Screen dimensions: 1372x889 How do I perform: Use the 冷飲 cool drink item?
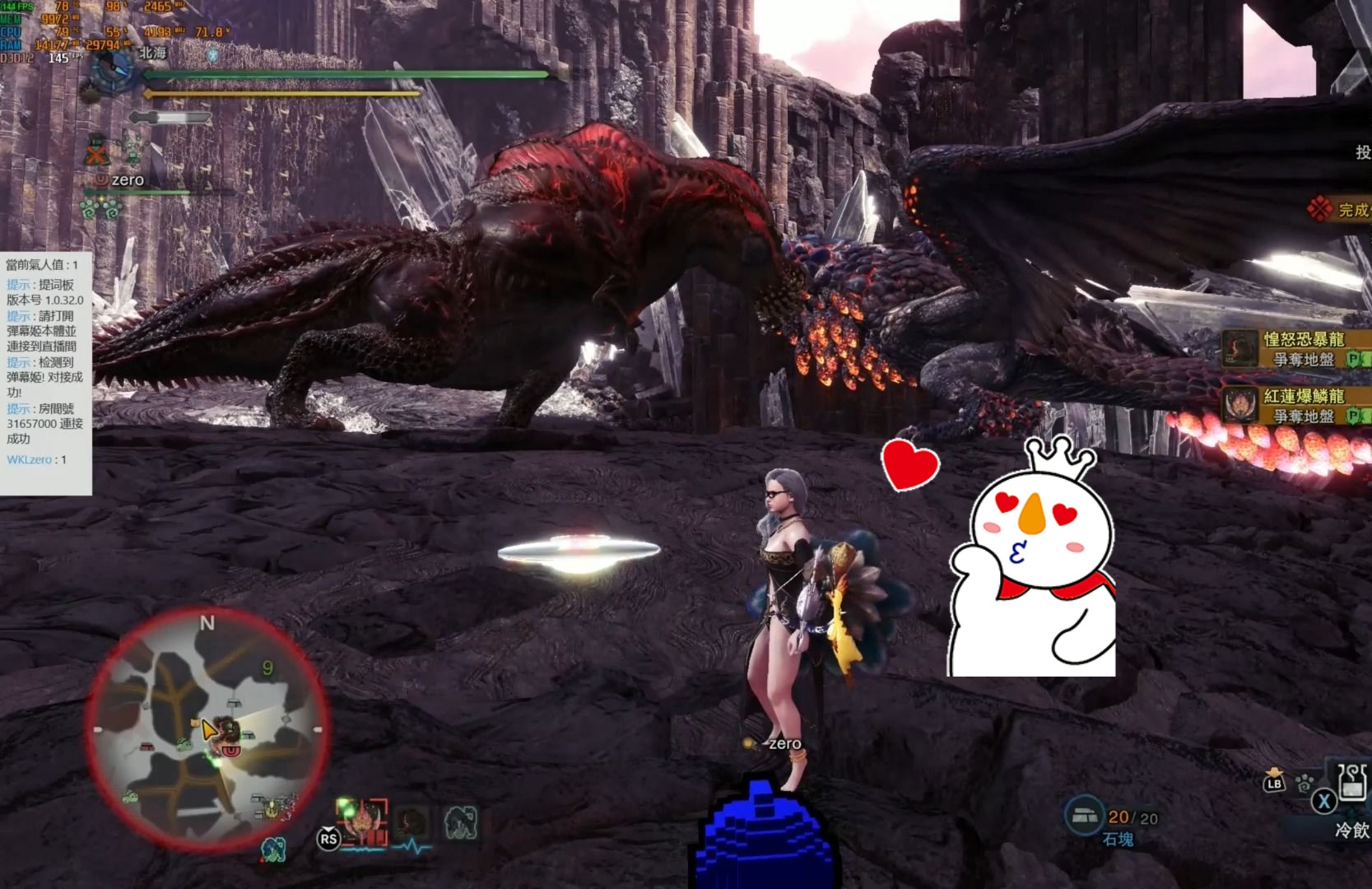click(1351, 784)
